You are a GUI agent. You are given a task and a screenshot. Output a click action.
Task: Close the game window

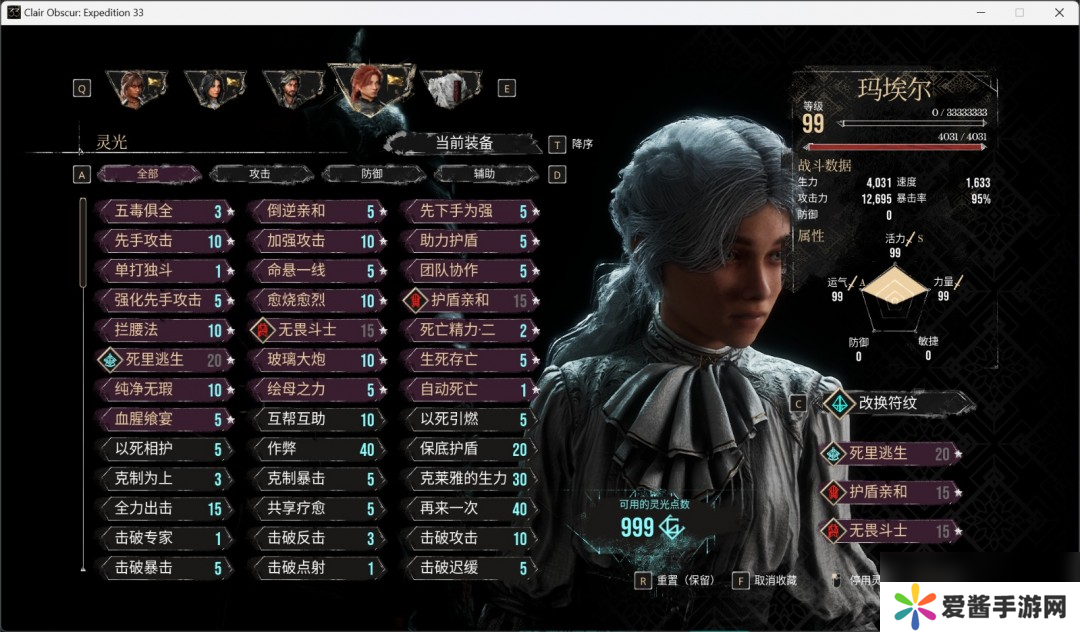[x=1059, y=12]
